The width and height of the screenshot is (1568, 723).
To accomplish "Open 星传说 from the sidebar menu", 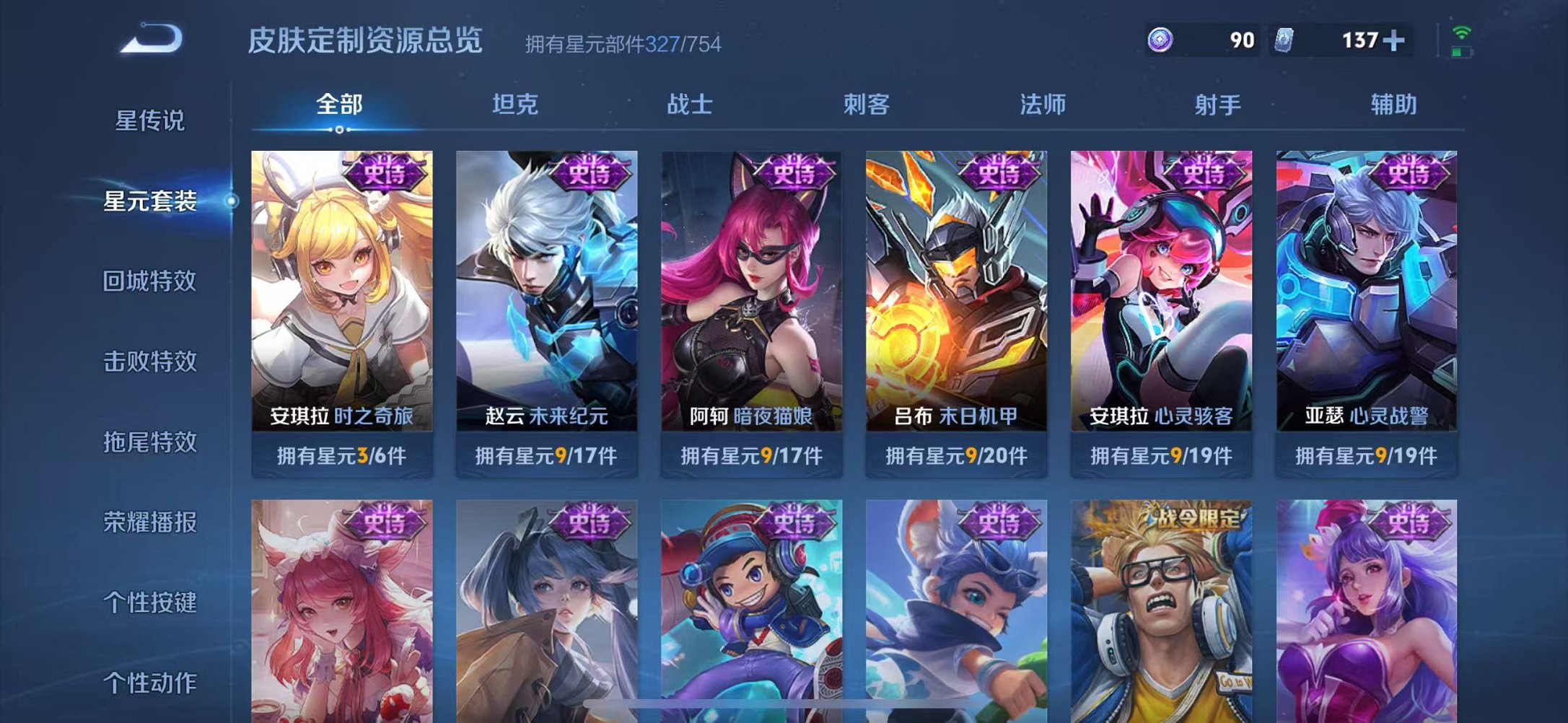I will coord(149,121).
